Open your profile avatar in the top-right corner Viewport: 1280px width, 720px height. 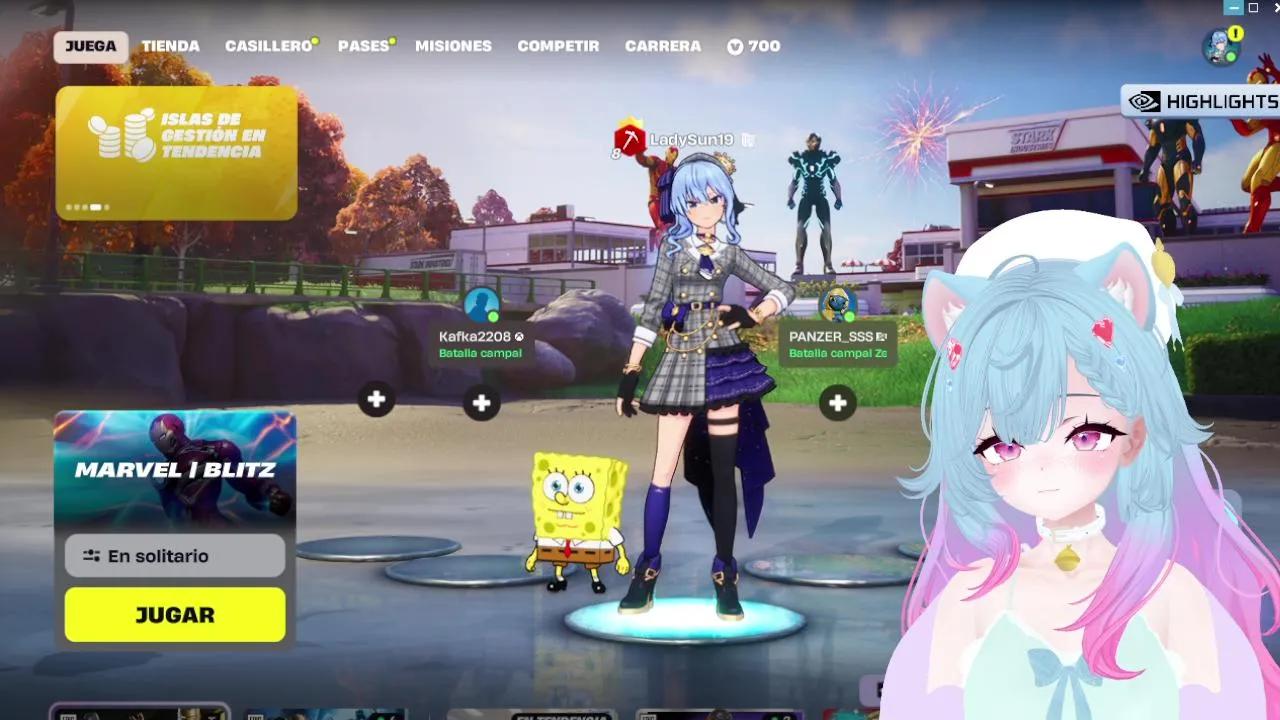click(x=1217, y=44)
